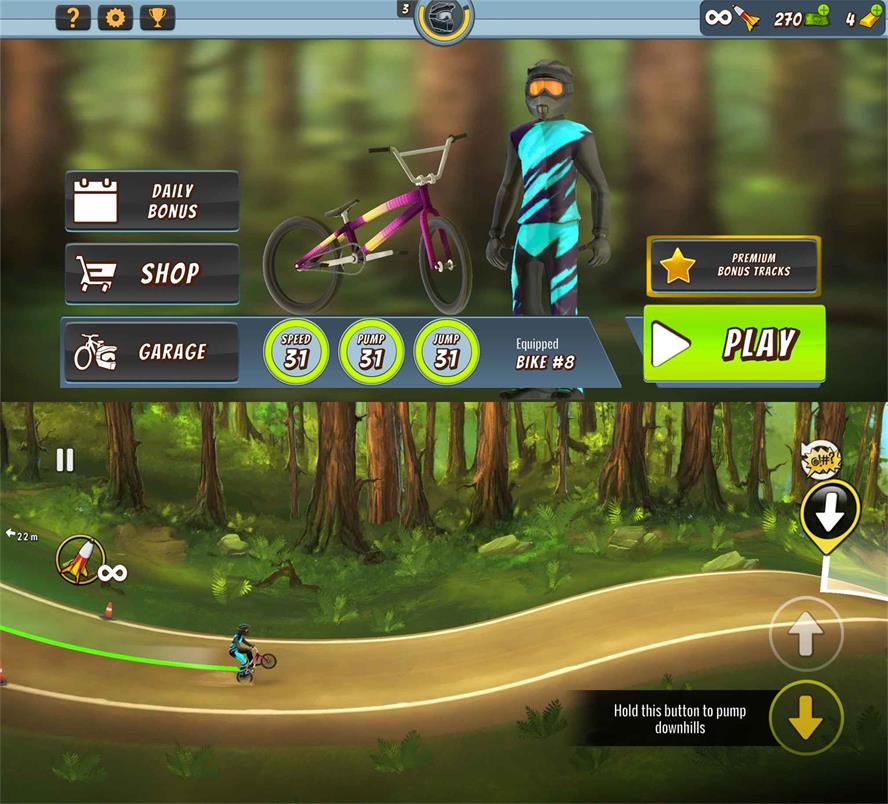The height and width of the screenshot is (804, 888).
Task: Open Premium Bonus Tracks
Action: click(734, 265)
